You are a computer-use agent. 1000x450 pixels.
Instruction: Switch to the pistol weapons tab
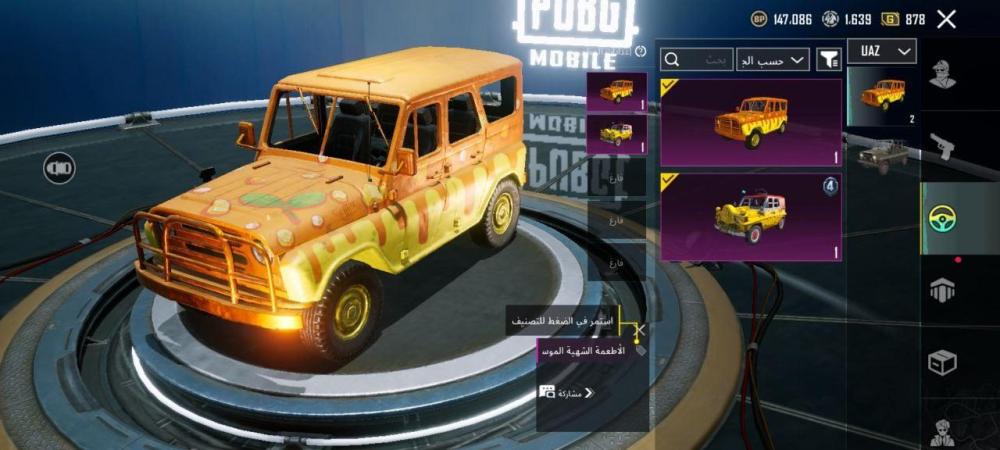click(x=942, y=147)
